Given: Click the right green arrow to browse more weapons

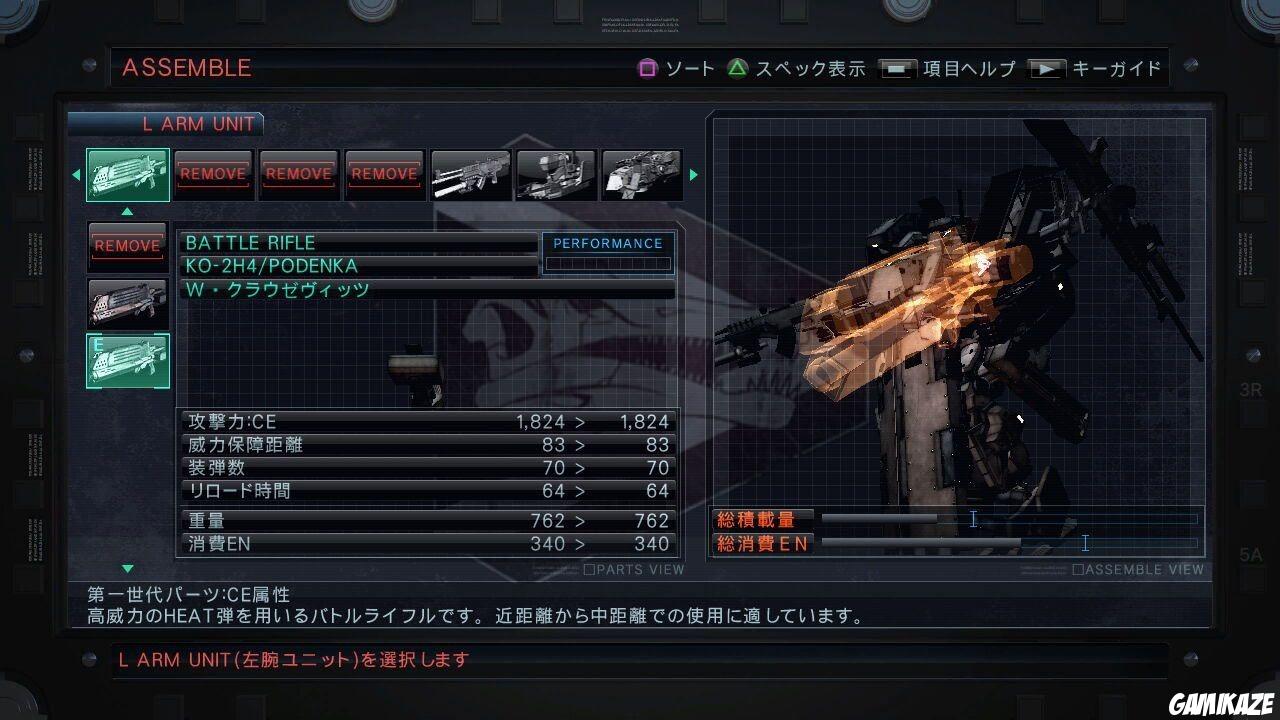Looking at the screenshot, I should tap(693, 174).
